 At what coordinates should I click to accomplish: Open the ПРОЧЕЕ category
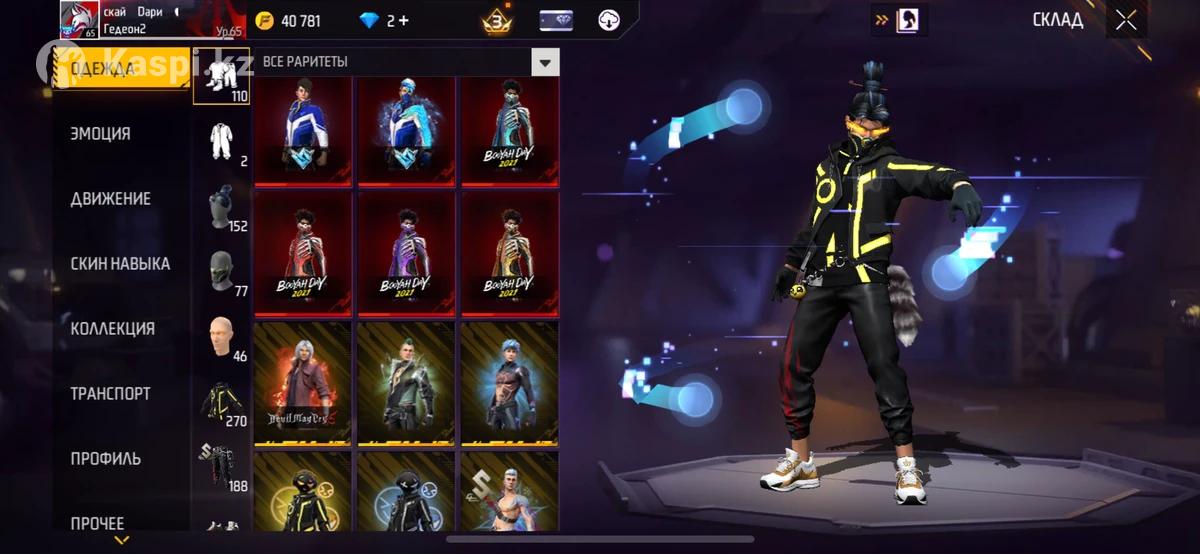pyautogui.click(x=98, y=523)
